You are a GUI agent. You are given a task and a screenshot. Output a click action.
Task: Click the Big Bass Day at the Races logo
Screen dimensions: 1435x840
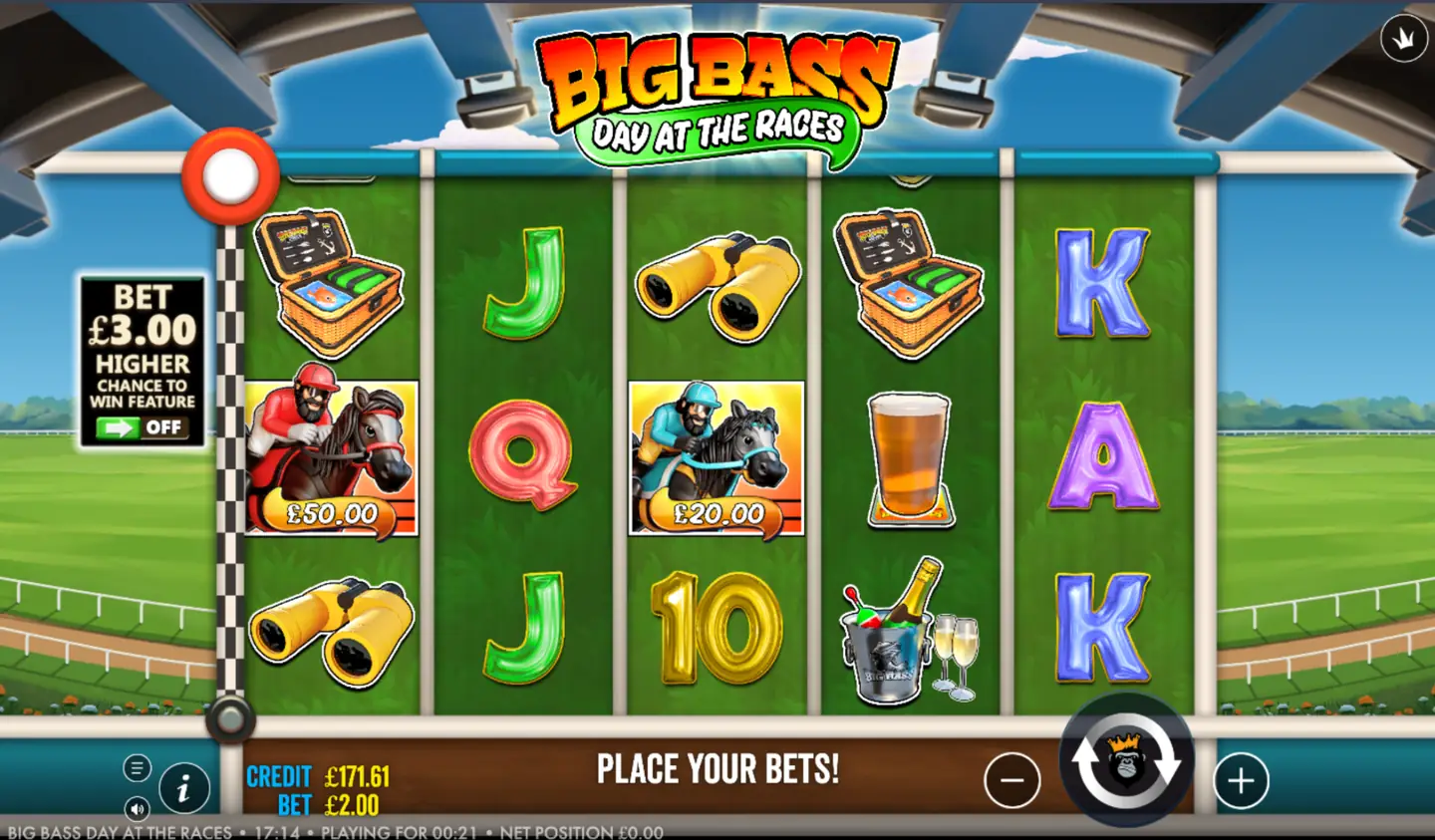(x=717, y=85)
